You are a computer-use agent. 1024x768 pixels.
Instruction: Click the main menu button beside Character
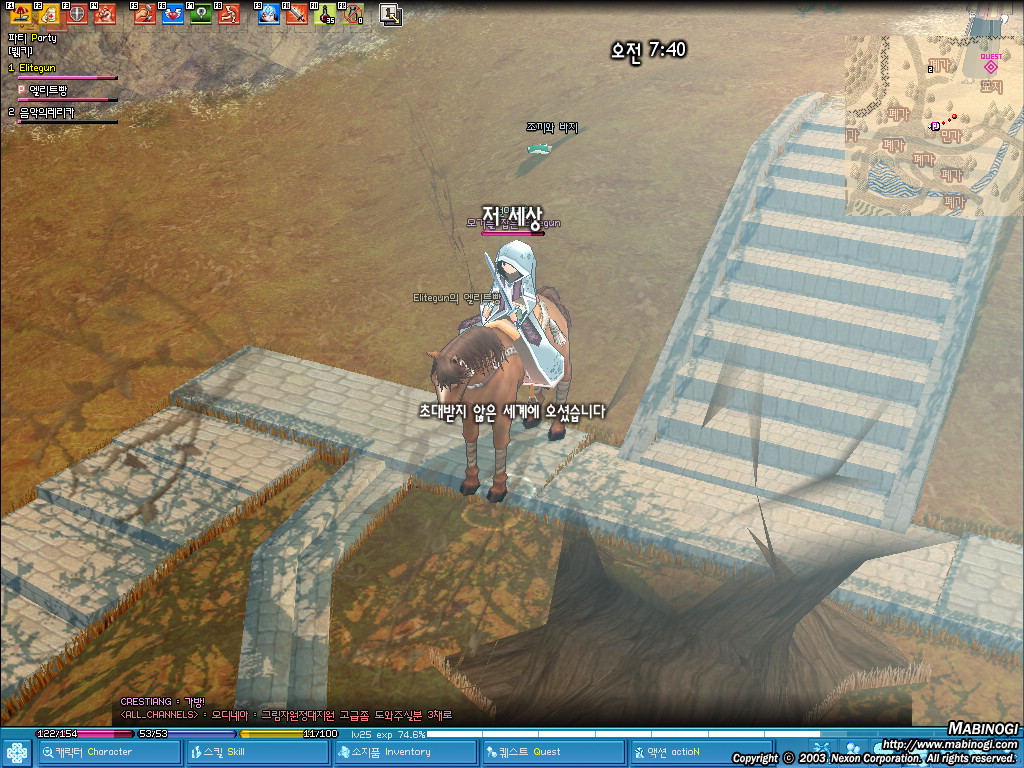[17, 752]
